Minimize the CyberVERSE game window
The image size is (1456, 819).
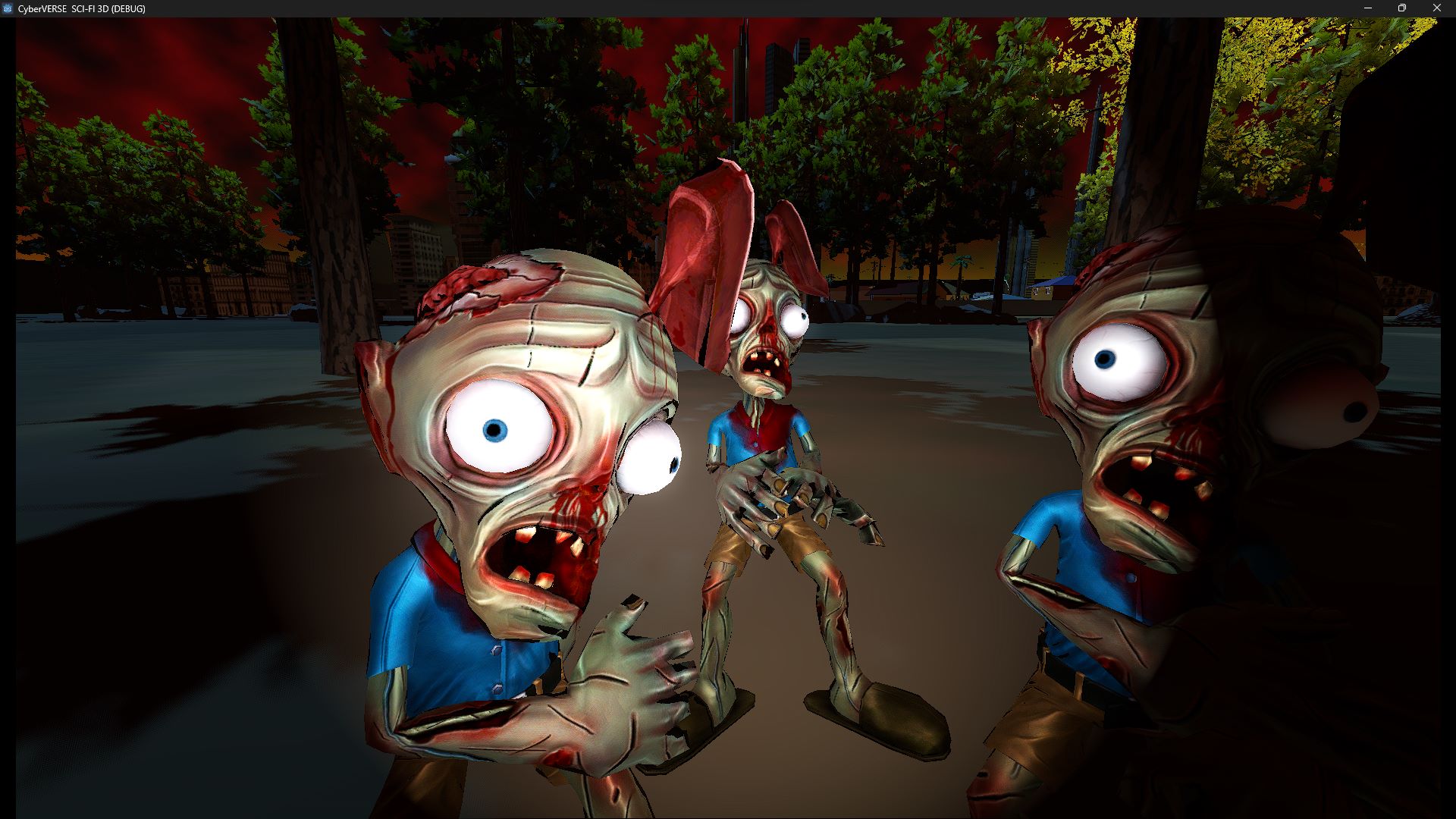click(1367, 8)
